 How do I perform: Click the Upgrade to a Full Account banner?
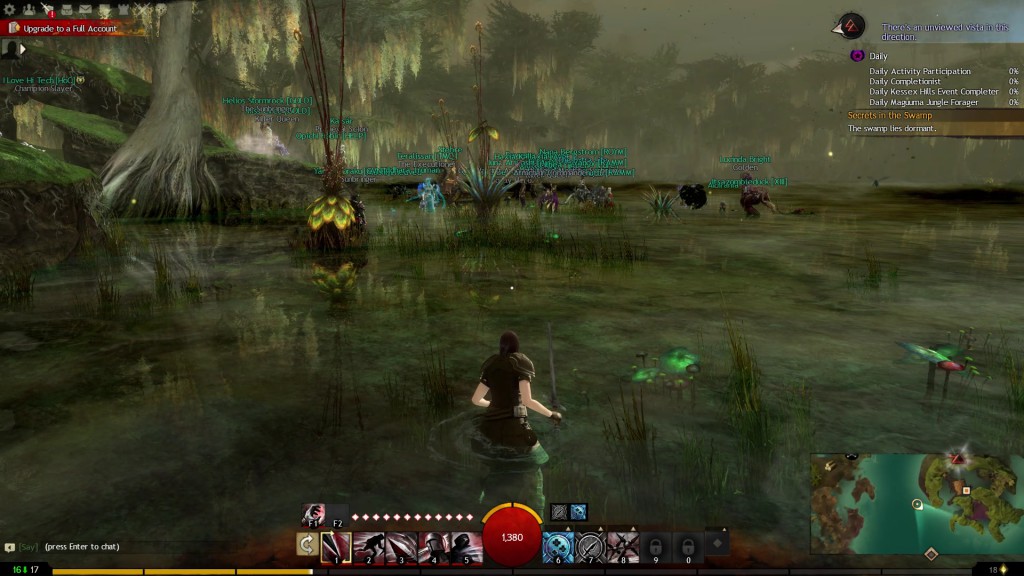68,29
